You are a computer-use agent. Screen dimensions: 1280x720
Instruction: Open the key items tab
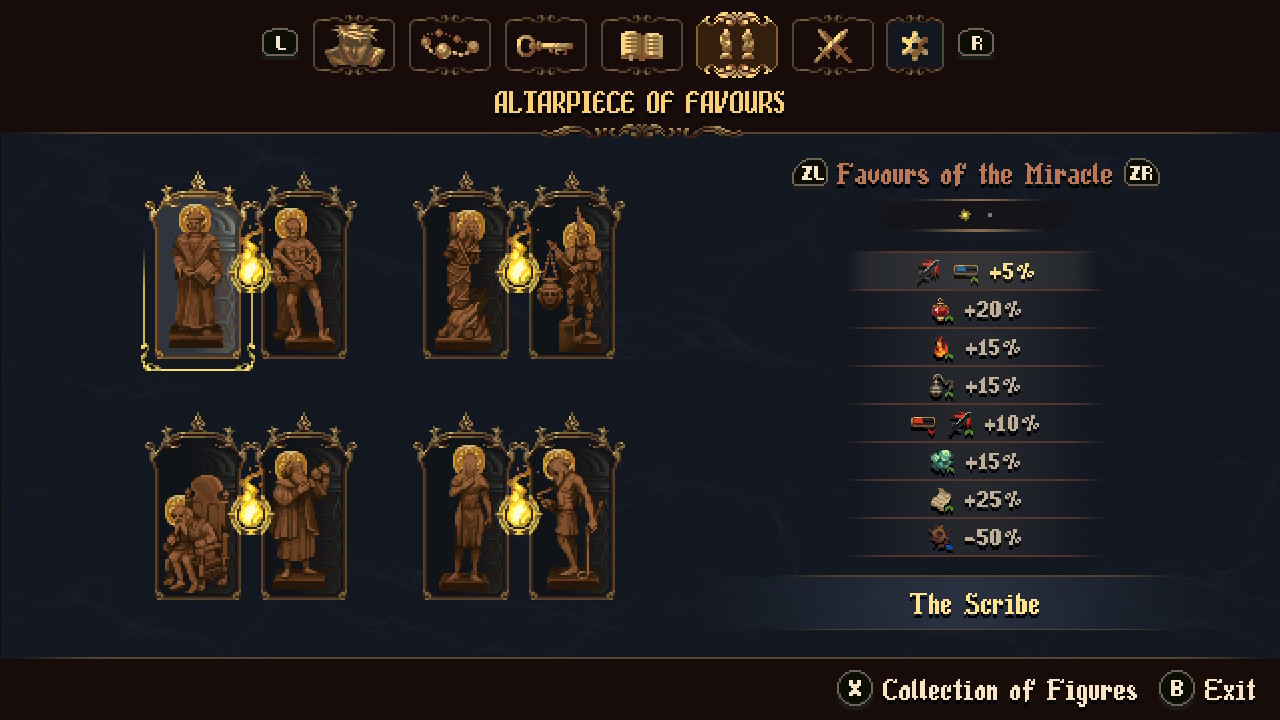pos(545,45)
